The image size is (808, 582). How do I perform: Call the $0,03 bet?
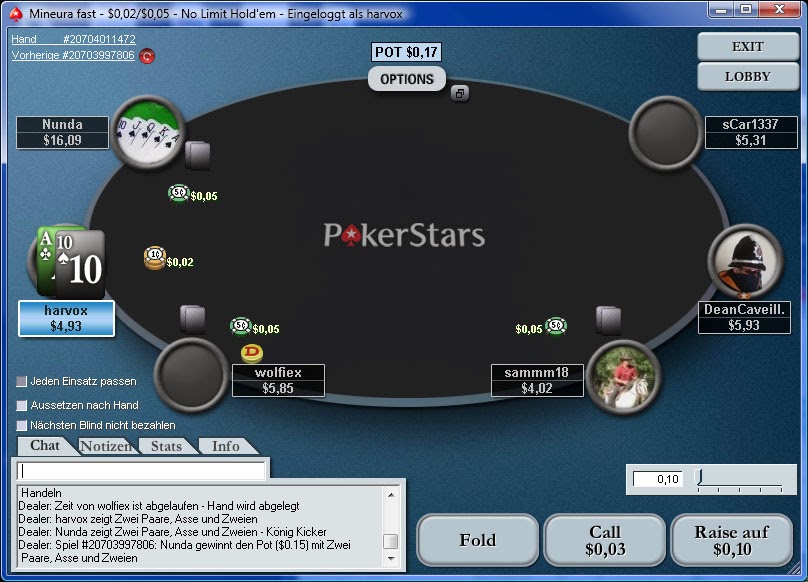tap(604, 540)
